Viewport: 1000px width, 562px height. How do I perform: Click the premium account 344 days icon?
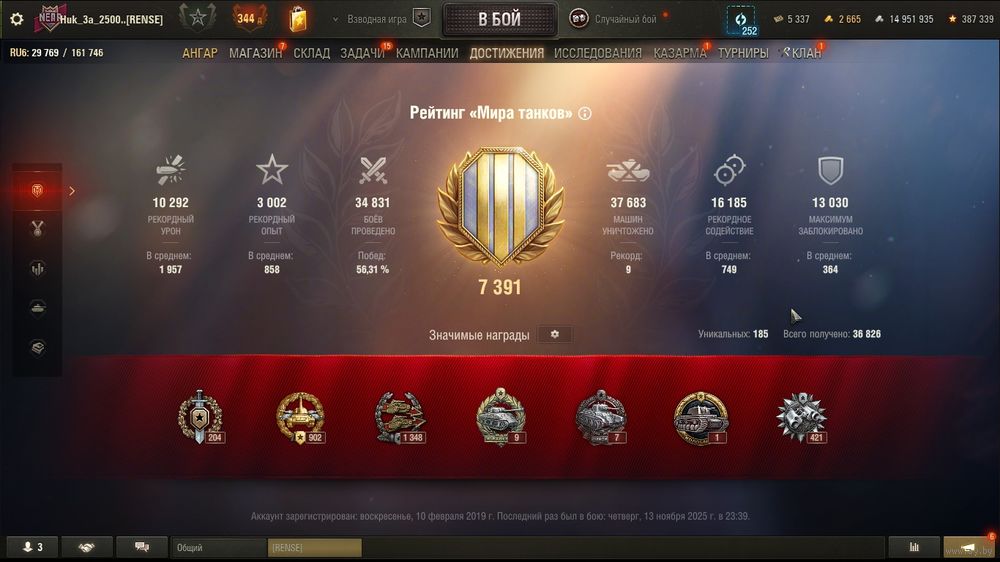[x=250, y=18]
